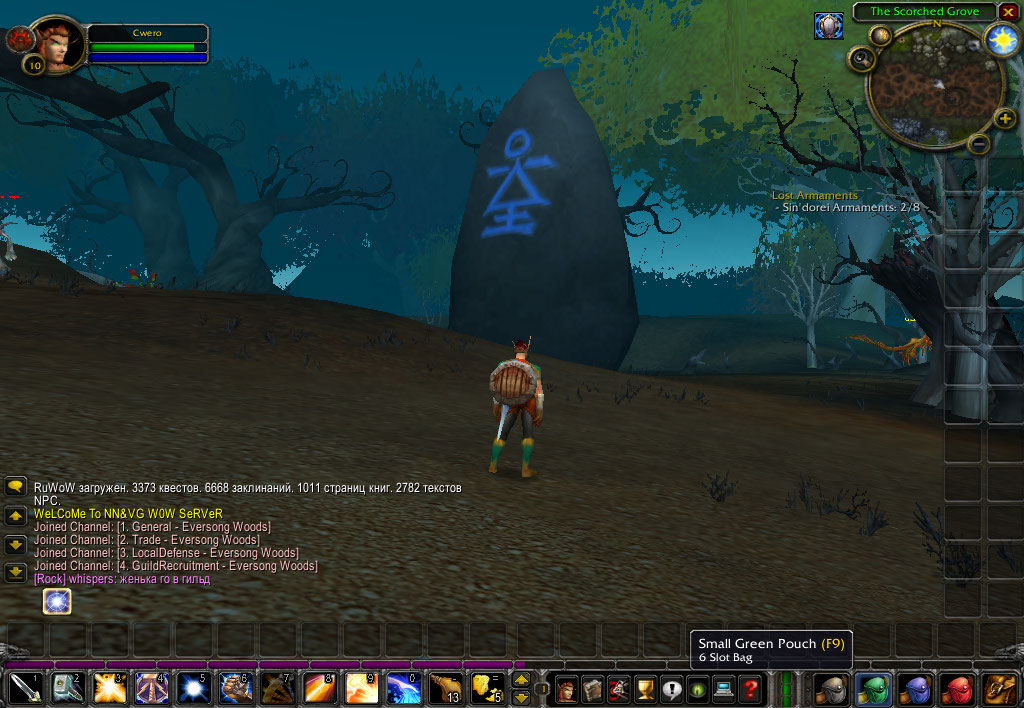Click the Lost Armaments quest tracker entry
Image resolution: width=1024 pixels, height=708 pixels.
click(814, 195)
